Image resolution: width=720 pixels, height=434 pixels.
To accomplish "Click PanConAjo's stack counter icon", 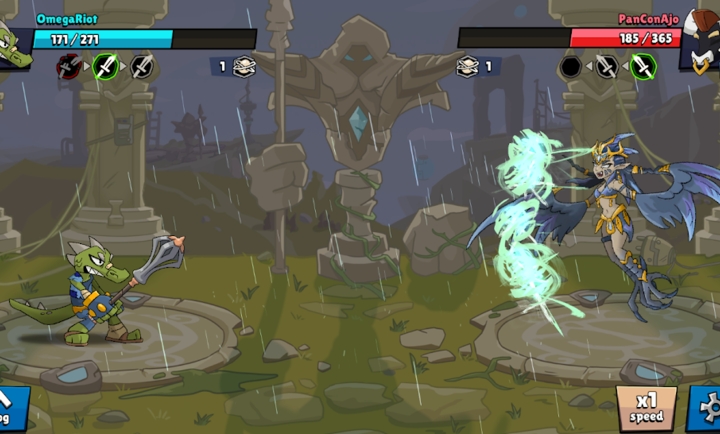I will click(x=467, y=67).
